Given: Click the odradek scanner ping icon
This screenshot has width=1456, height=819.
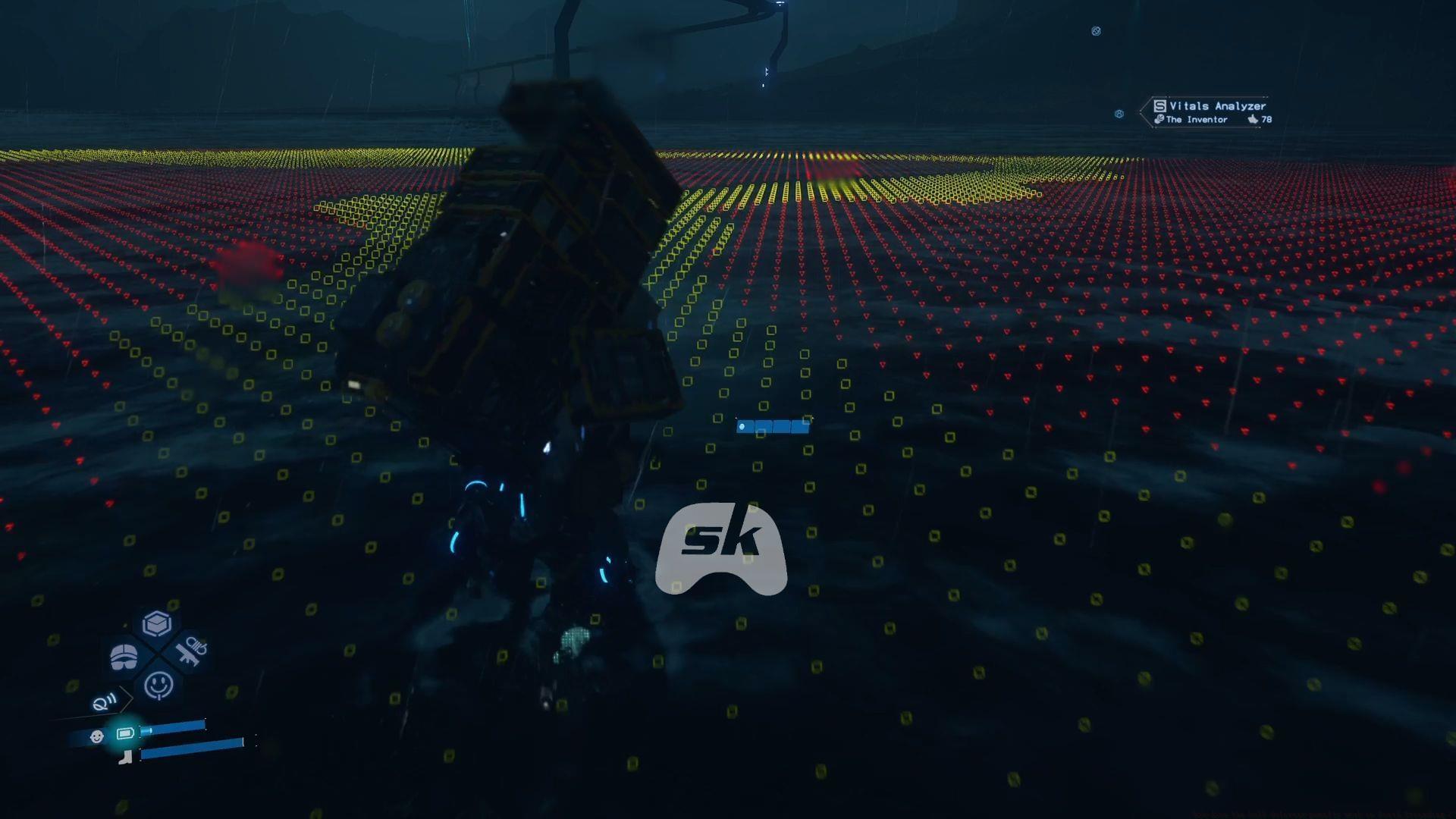Looking at the screenshot, I should (103, 701).
